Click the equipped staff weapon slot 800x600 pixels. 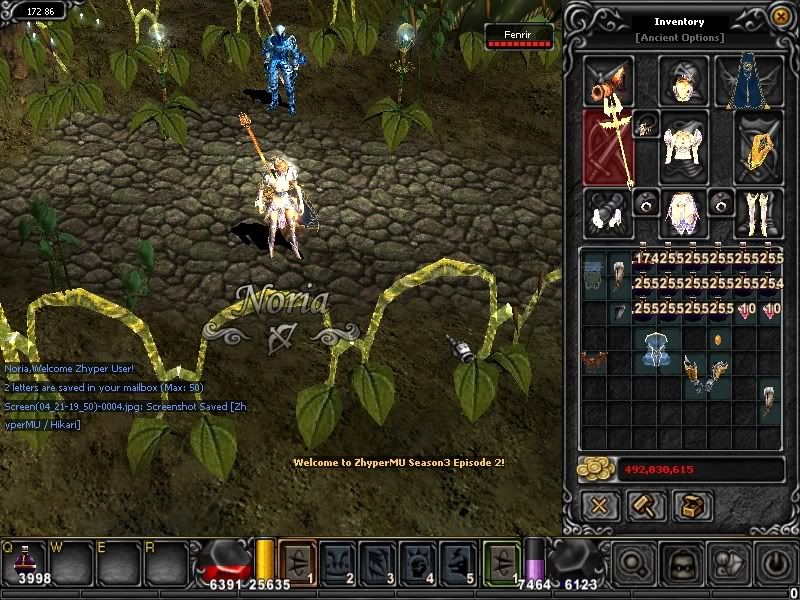click(x=609, y=147)
